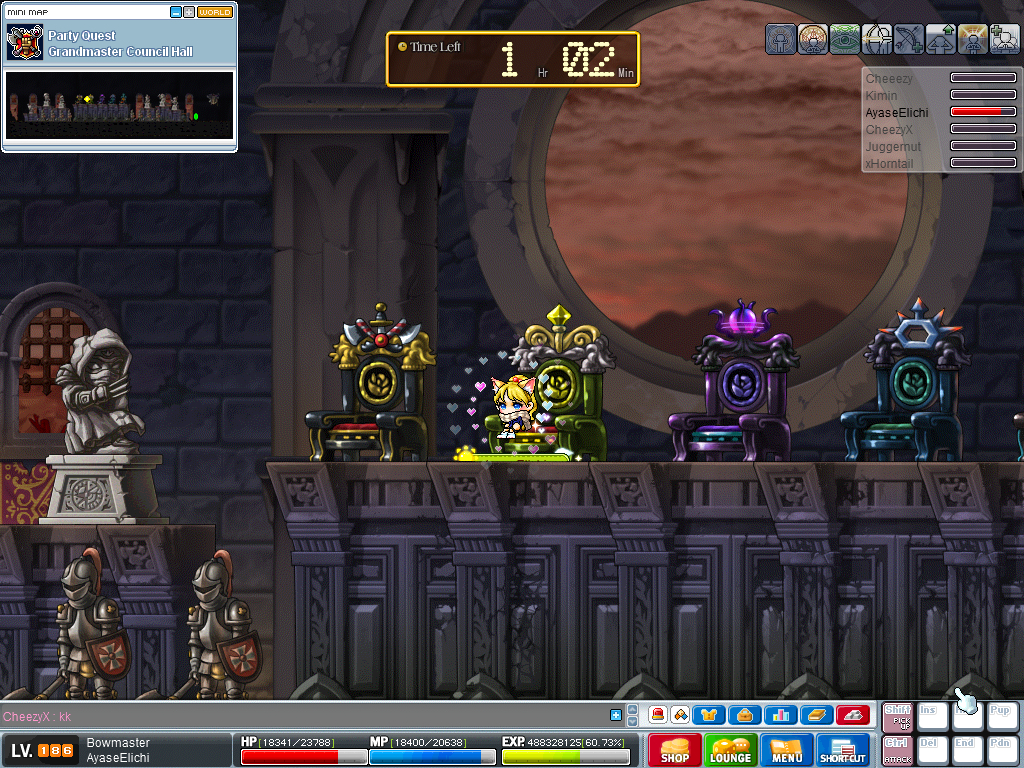This screenshot has width=1024, height=768.
Task: Click the mini map plus button
Action: pos(189,12)
